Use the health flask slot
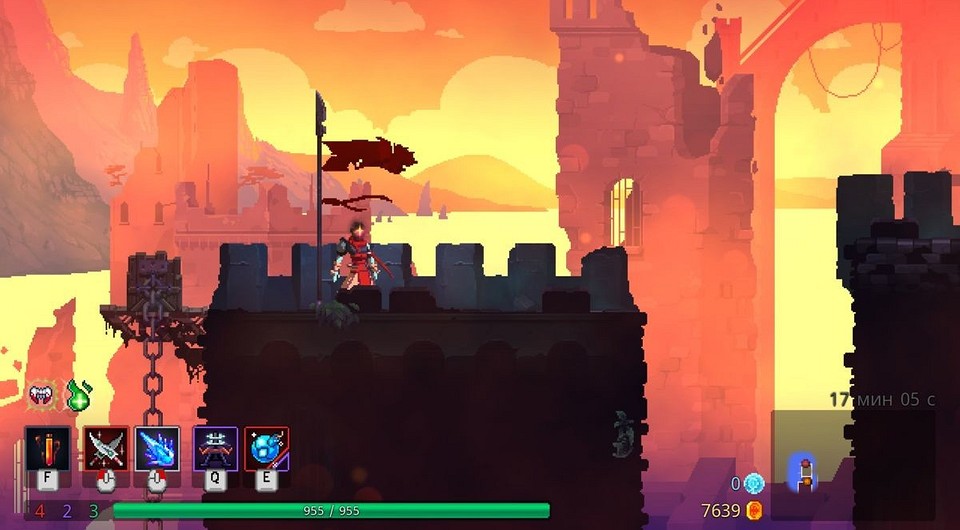 pos(48,447)
